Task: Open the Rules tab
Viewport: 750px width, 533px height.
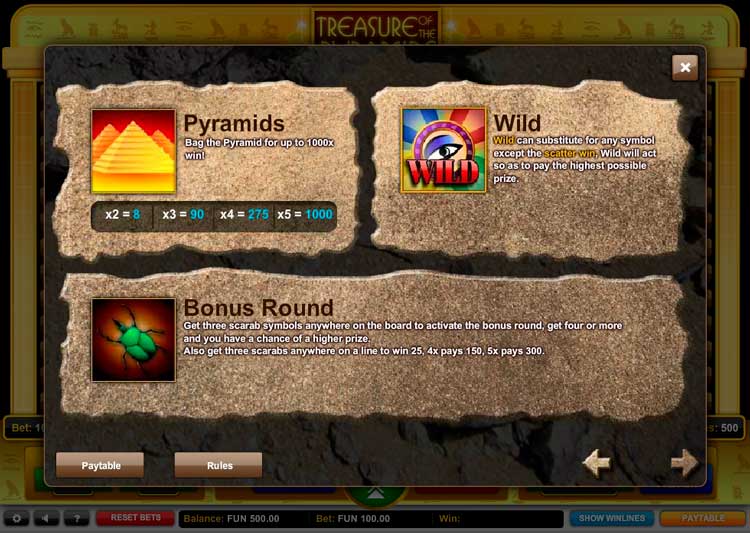Action: (219, 465)
